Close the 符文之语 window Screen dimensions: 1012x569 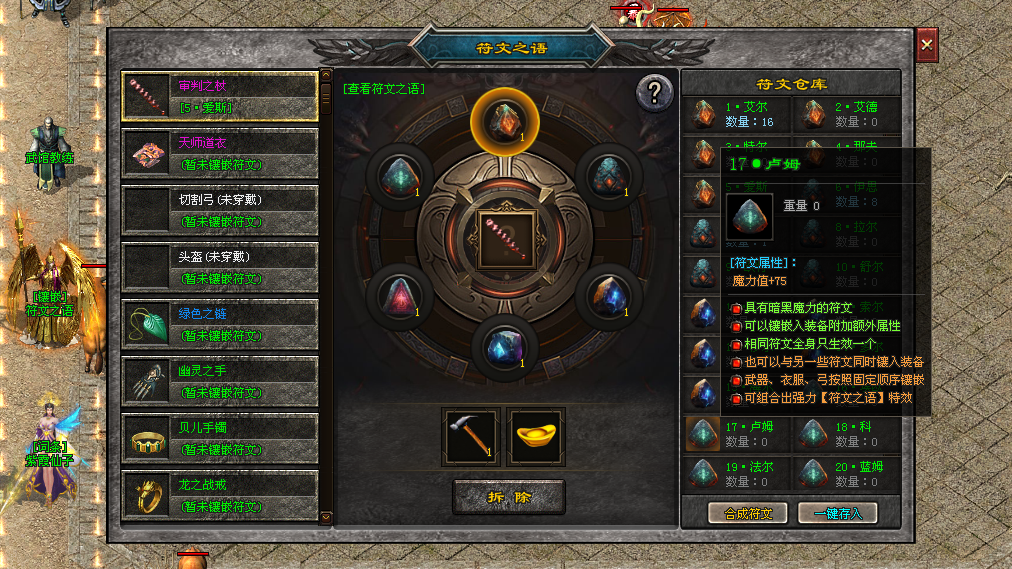927,45
